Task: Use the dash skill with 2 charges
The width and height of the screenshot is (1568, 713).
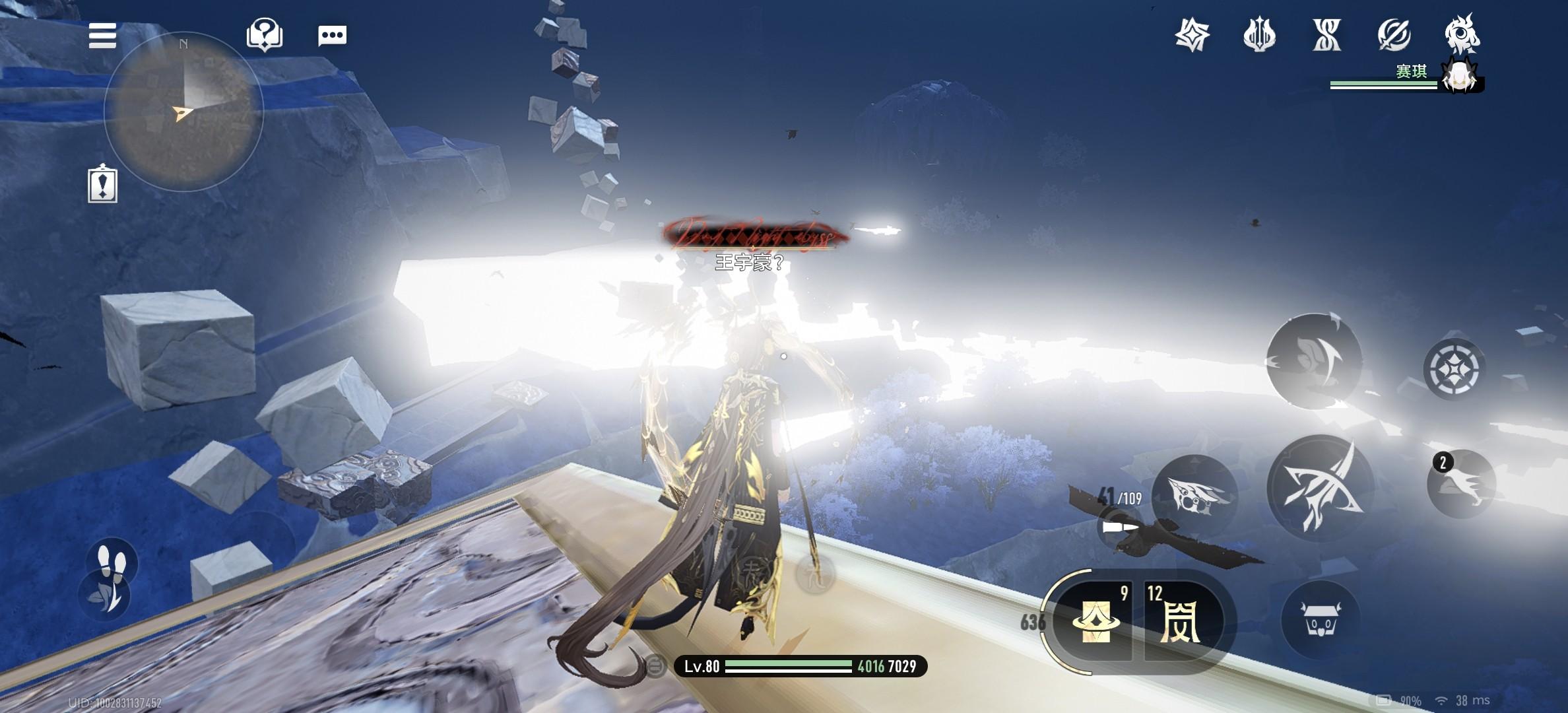Action: click(x=1460, y=484)
